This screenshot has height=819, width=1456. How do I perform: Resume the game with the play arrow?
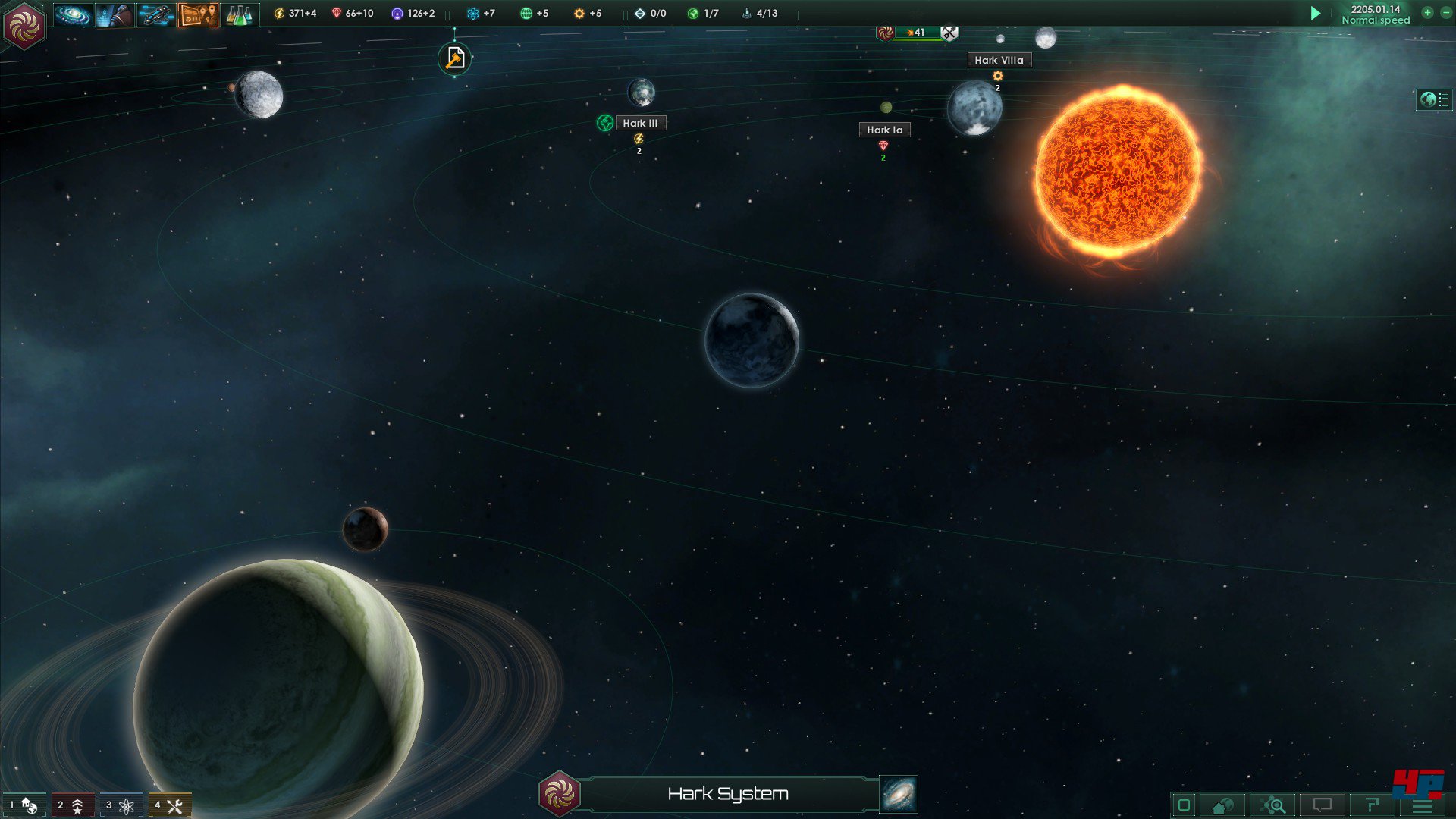1316,13
